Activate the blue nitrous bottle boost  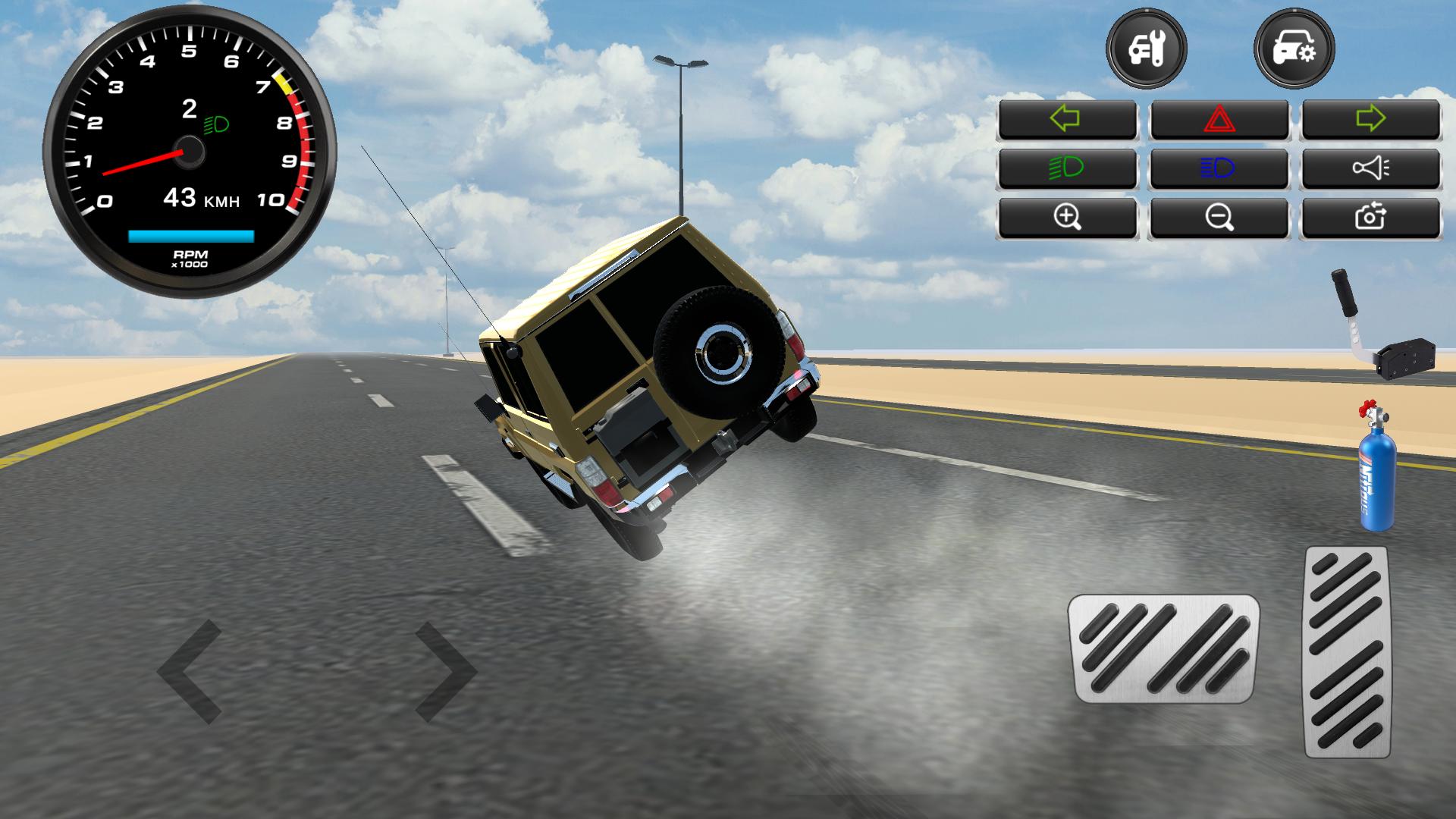[1376, 470]
